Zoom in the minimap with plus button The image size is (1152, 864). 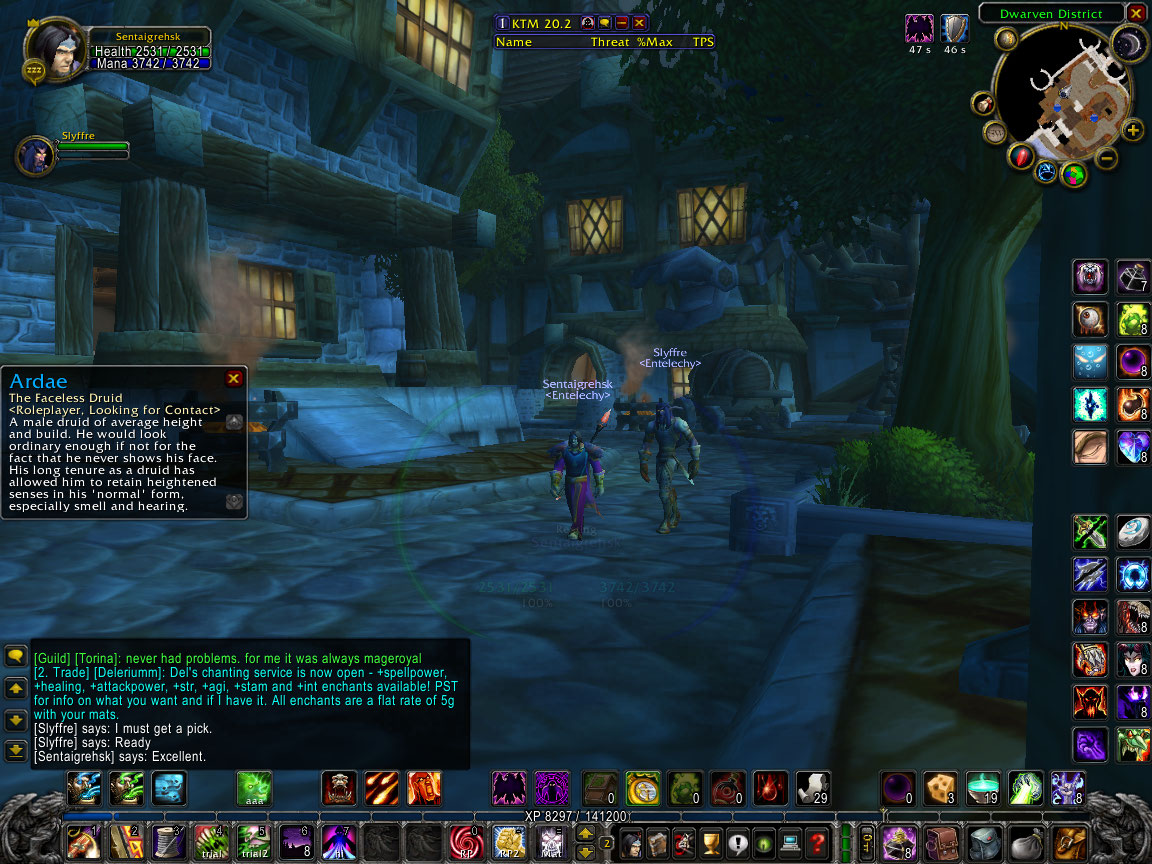1132,130
